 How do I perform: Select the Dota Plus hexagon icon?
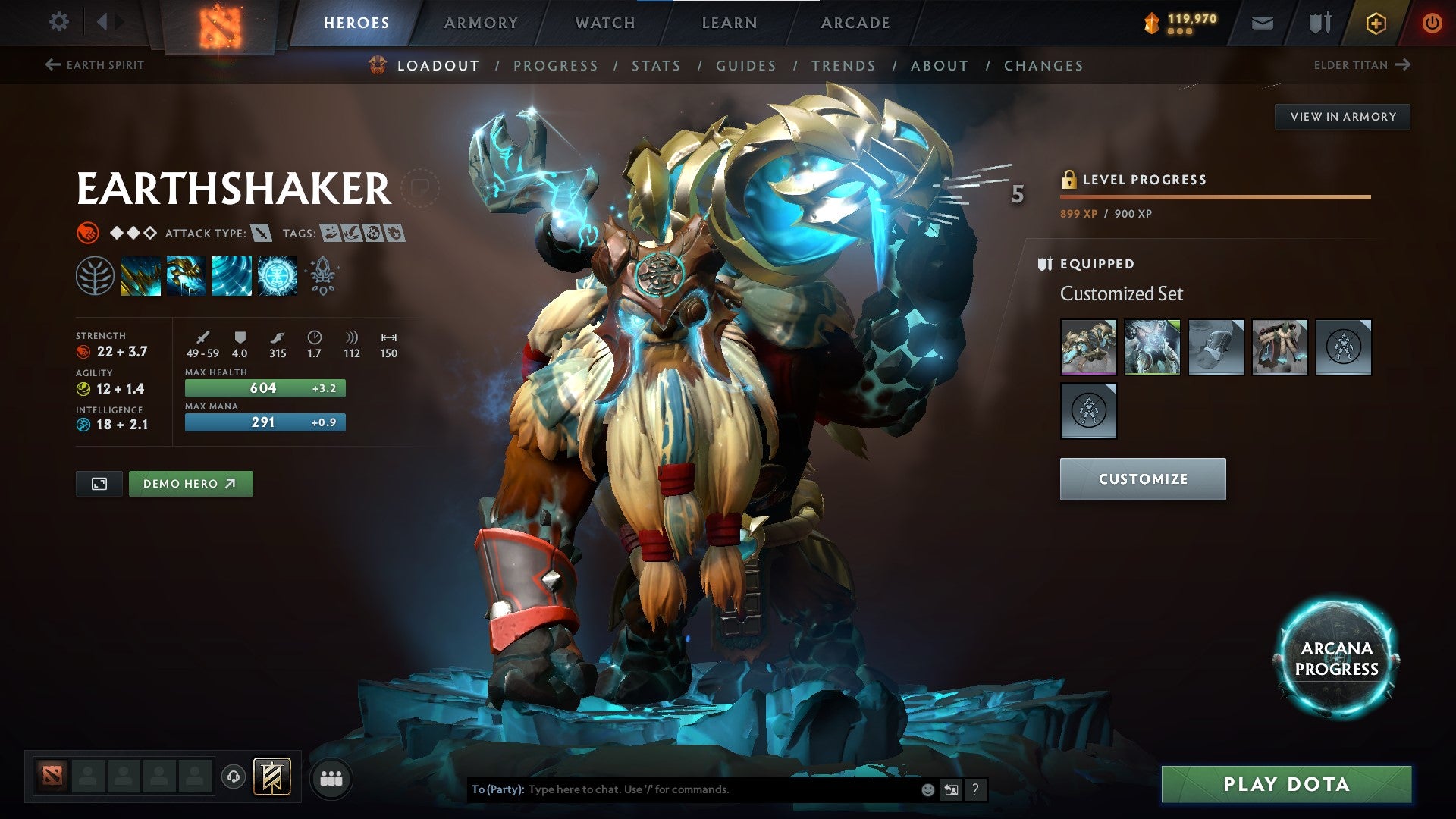coord(1377,22)
